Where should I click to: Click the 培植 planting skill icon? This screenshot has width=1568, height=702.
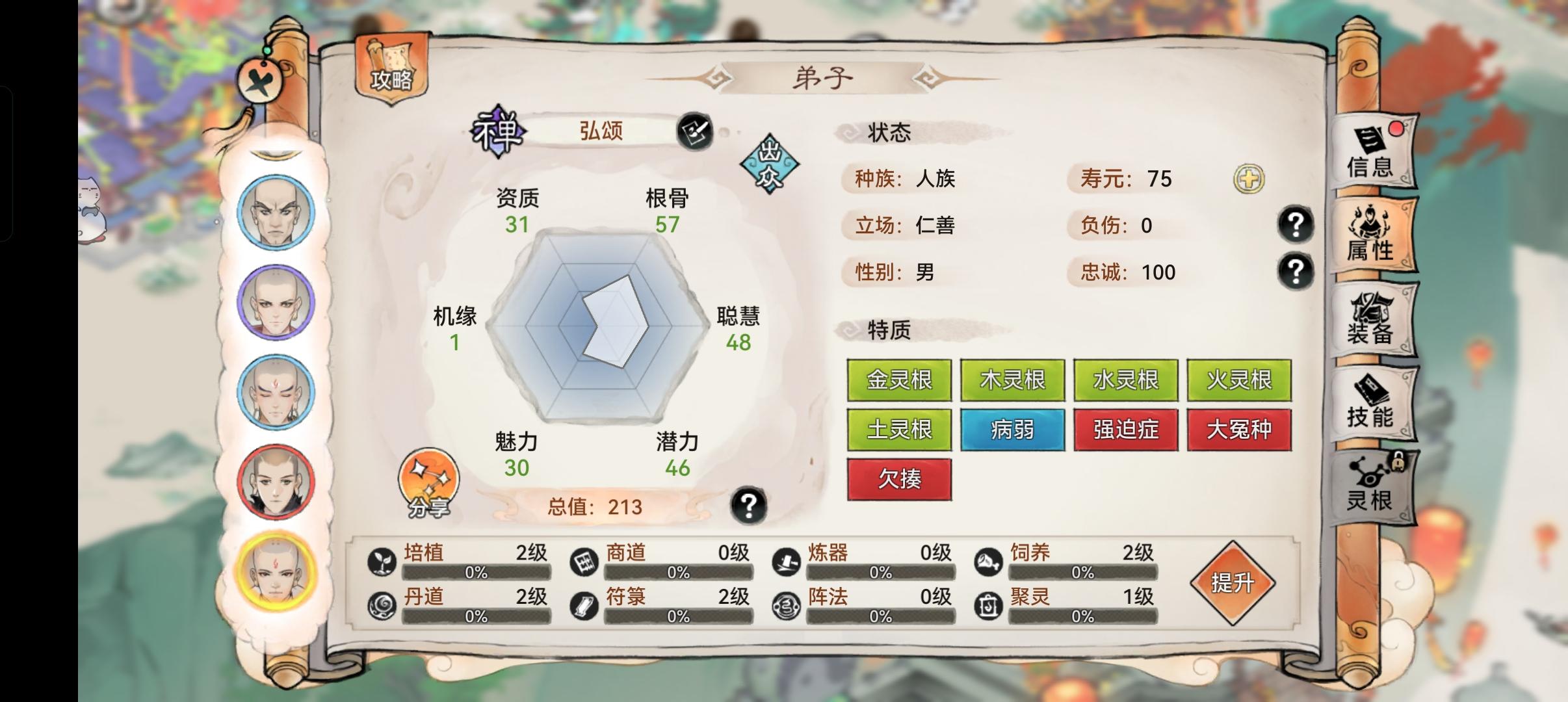[x=384, y=560]
